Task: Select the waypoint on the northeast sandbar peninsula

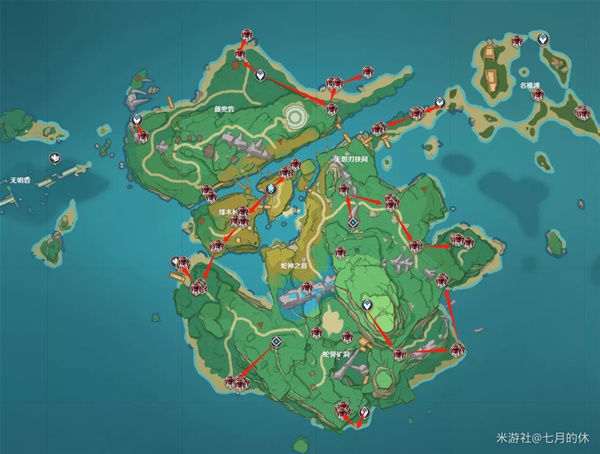Action: [439, 100]
